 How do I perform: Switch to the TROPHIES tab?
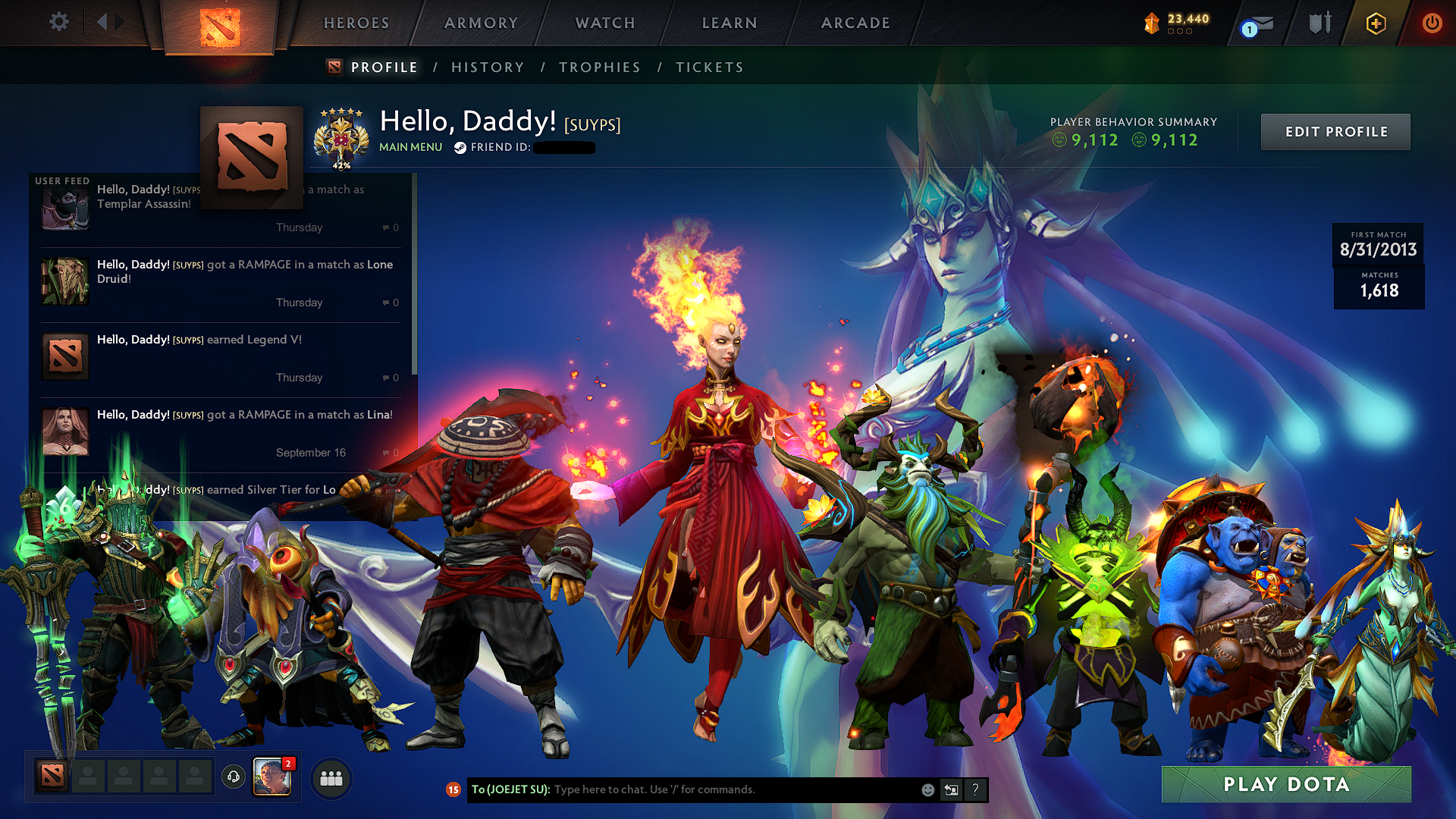599,67
